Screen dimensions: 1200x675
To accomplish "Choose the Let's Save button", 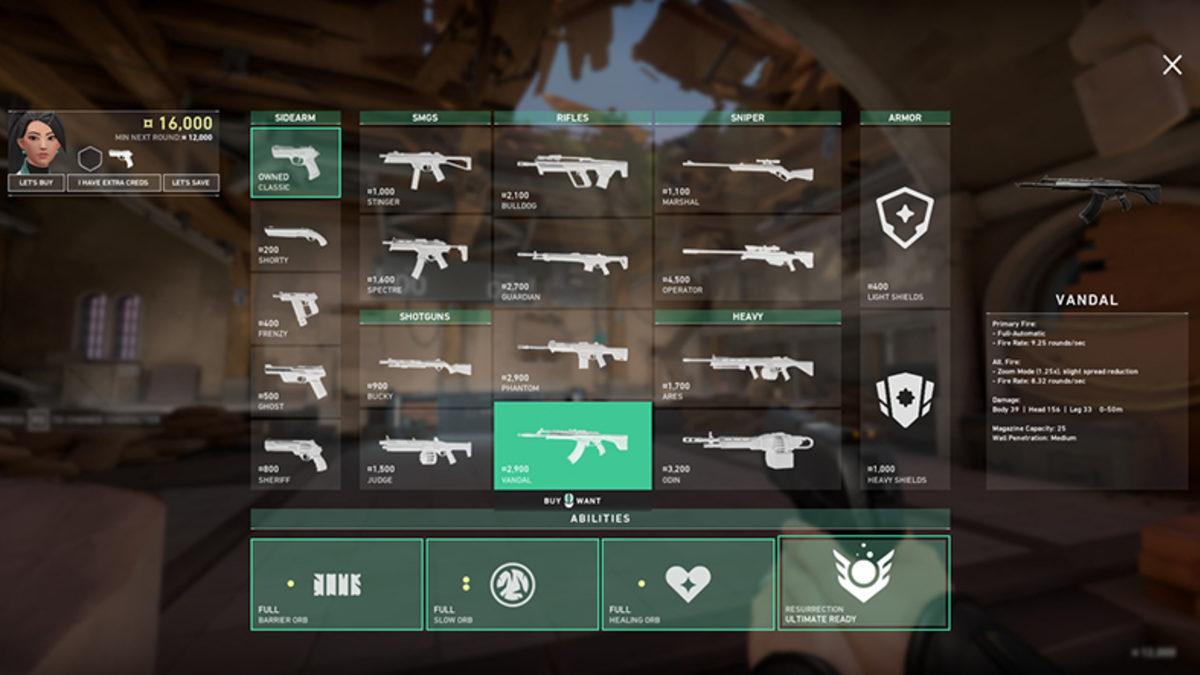I will click(191, 183).
